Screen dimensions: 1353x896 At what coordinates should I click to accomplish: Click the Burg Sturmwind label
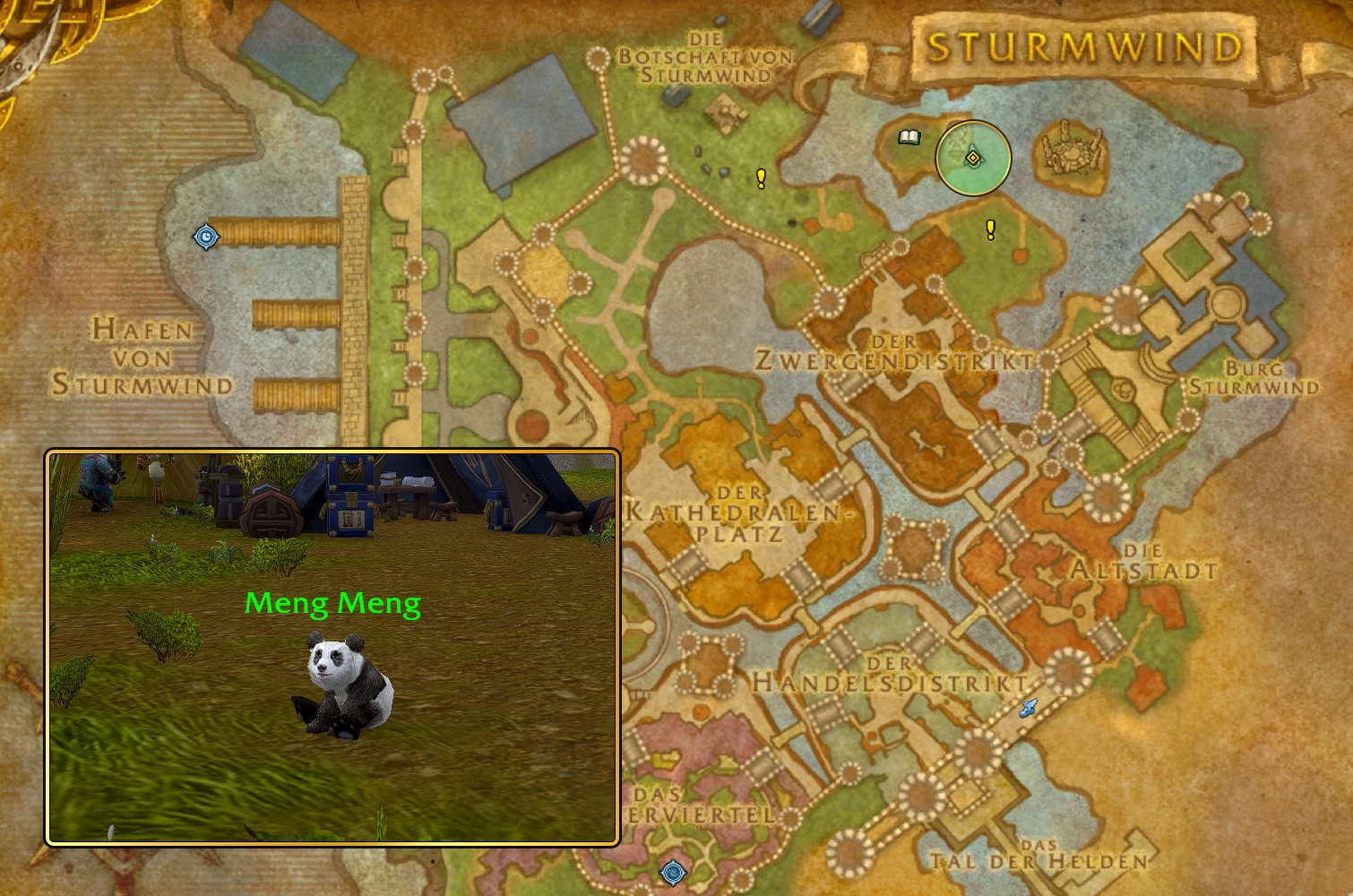(1254, 377)
